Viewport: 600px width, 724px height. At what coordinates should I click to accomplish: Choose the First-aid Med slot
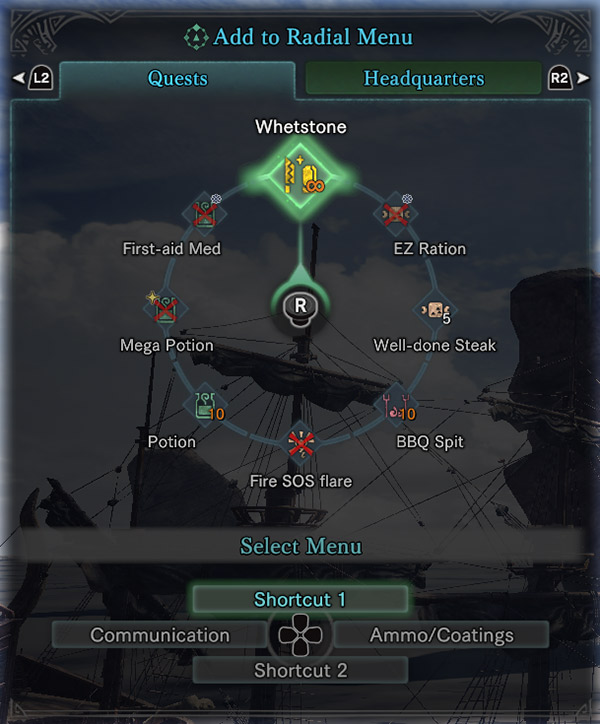[205, 213]
